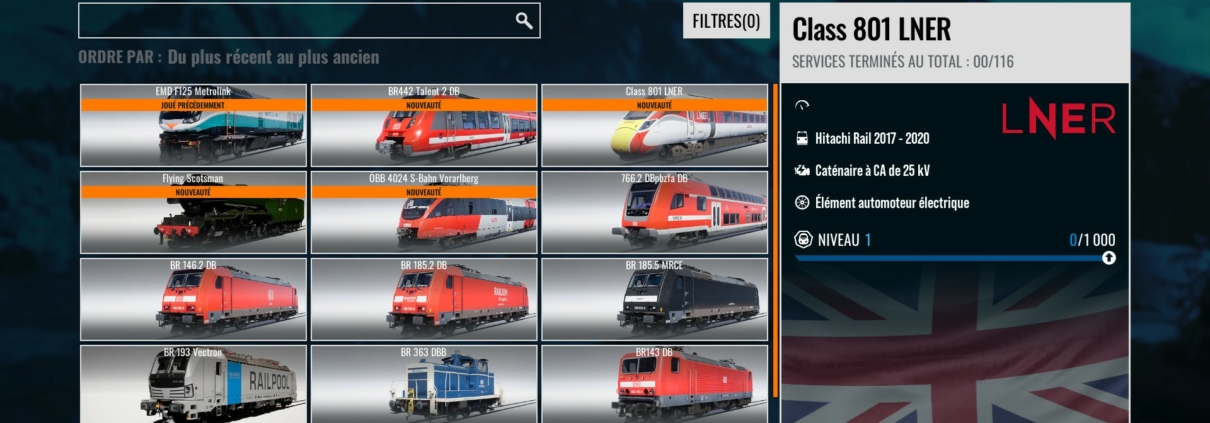The width and height of the screenshot is (1210, 423).
Task: Pick the BR 185.2 DB locomotive
Action: [424, 298]
